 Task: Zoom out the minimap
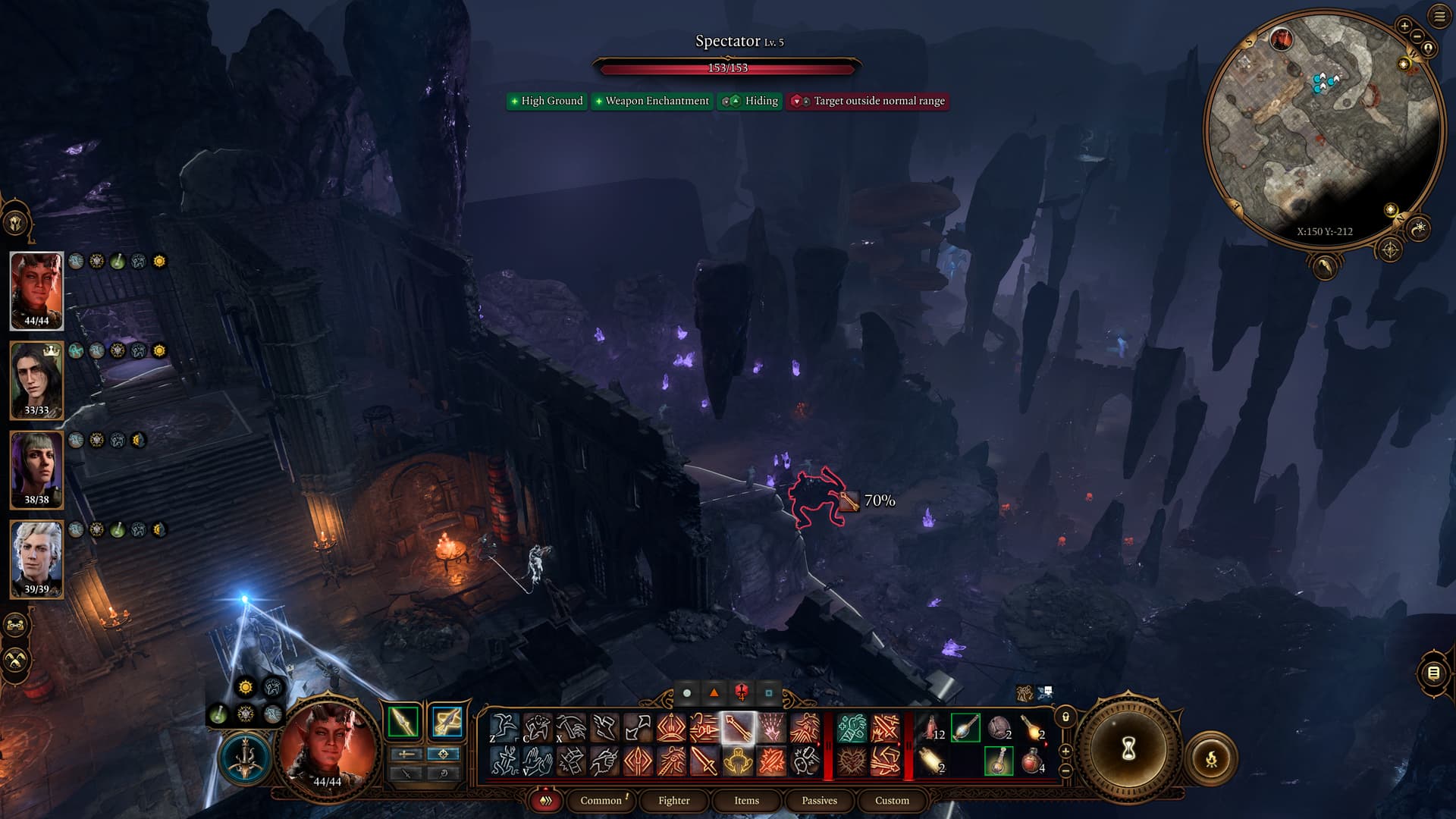pyautogui.click(x=1416, y=36)
